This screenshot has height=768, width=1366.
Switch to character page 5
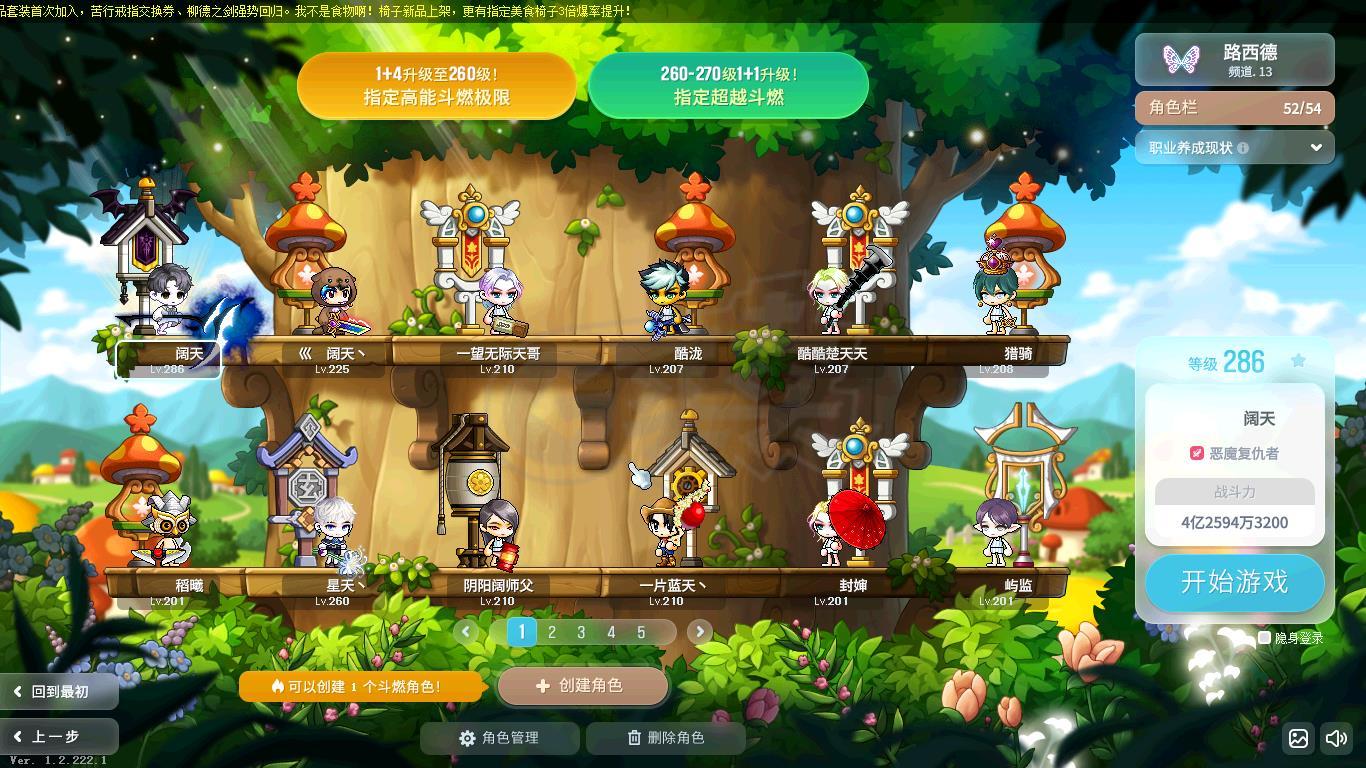tap(641, 632)
